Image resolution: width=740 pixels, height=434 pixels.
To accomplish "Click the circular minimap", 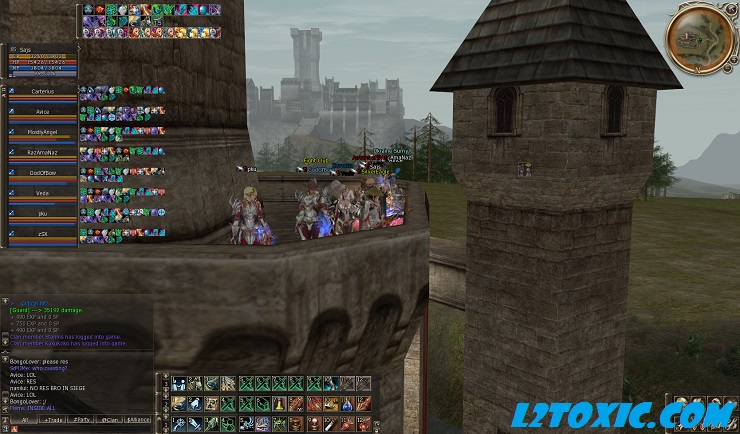I will [x=699, y=37].
